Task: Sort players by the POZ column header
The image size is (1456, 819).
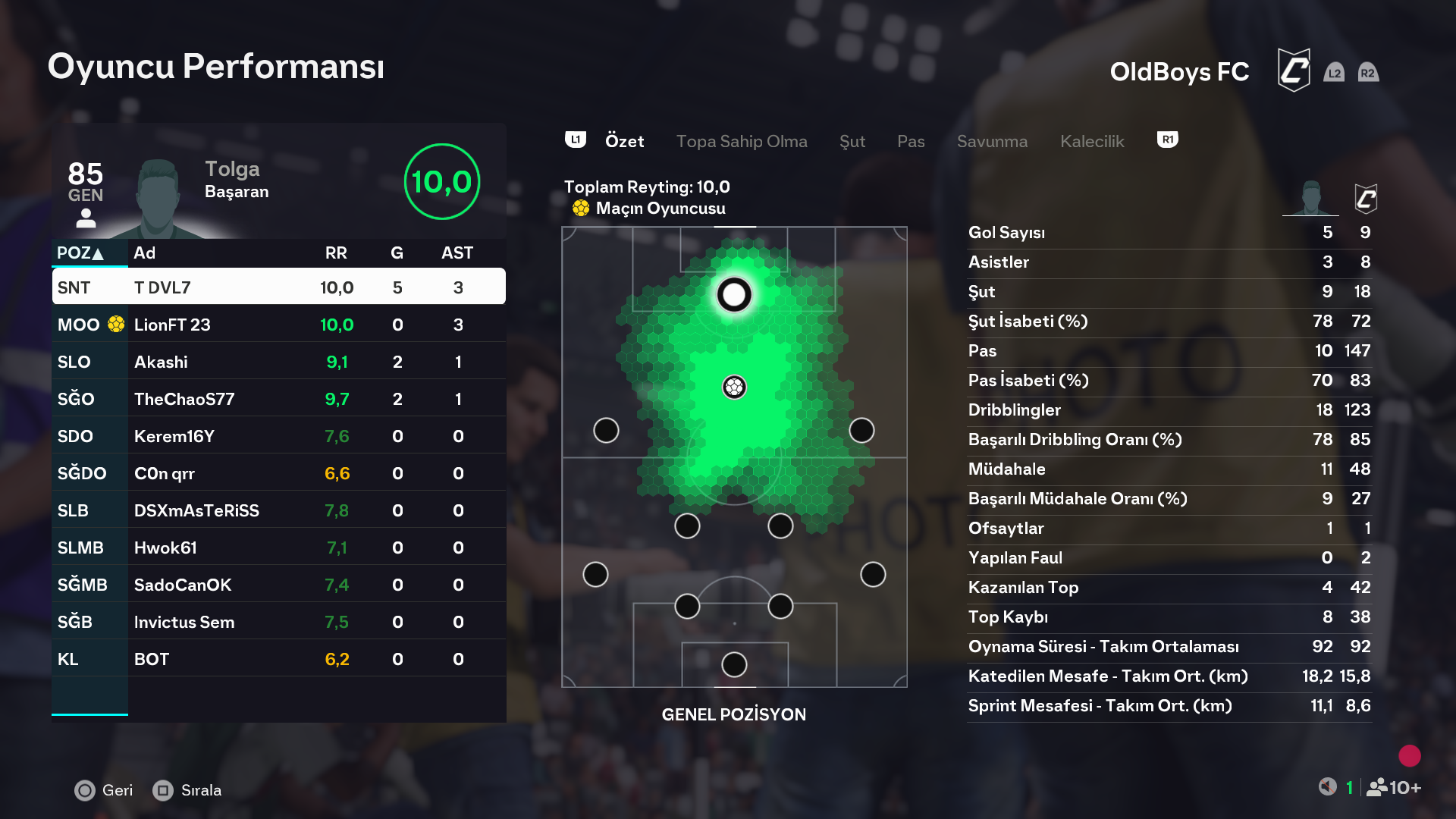Action: pos(80,253)
